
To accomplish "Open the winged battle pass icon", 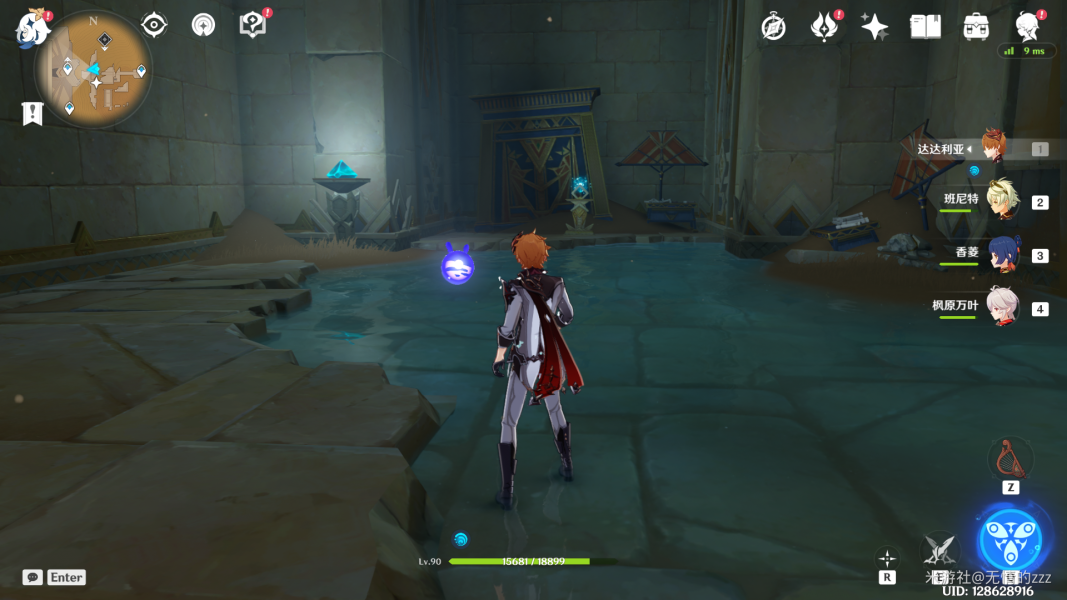I will coord(824,27).
